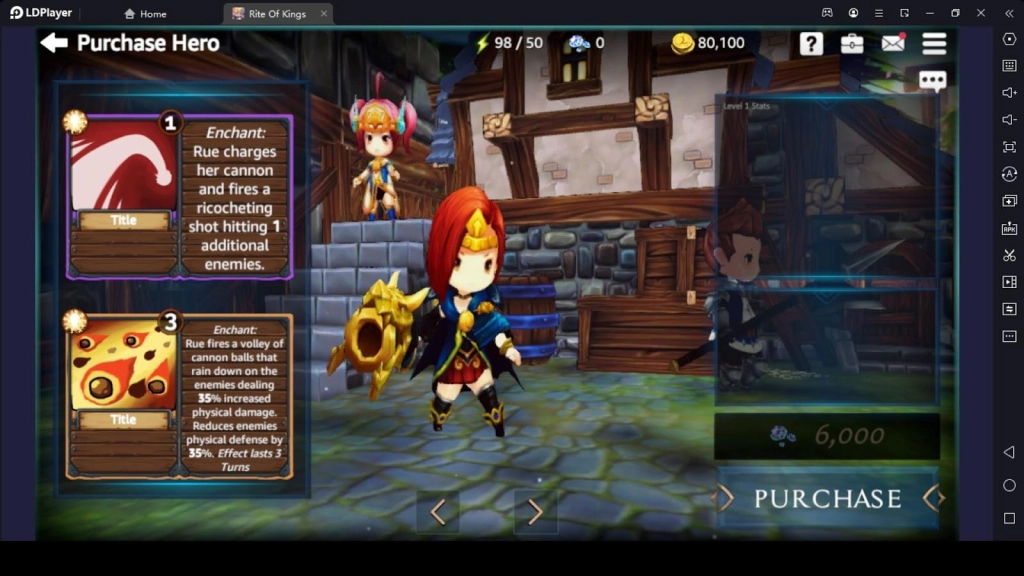Go back using the arrow beside Purchase Hero
Image resolution: width=1024 pixels, height=576 pixels.
point(54,43)
